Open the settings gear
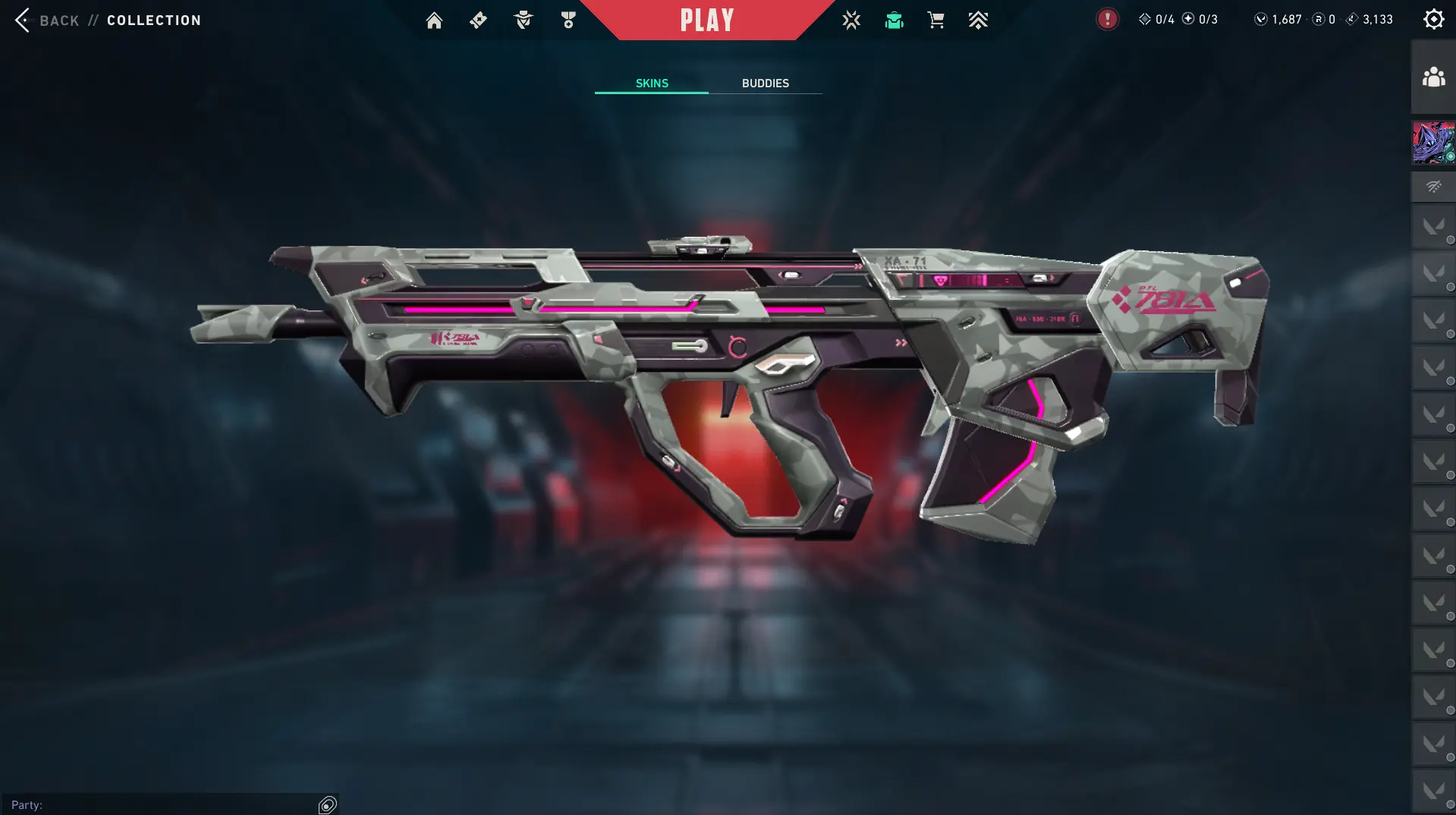Image resolution: width=1456 pixels, height=815 pixels. click(1433, 20)
